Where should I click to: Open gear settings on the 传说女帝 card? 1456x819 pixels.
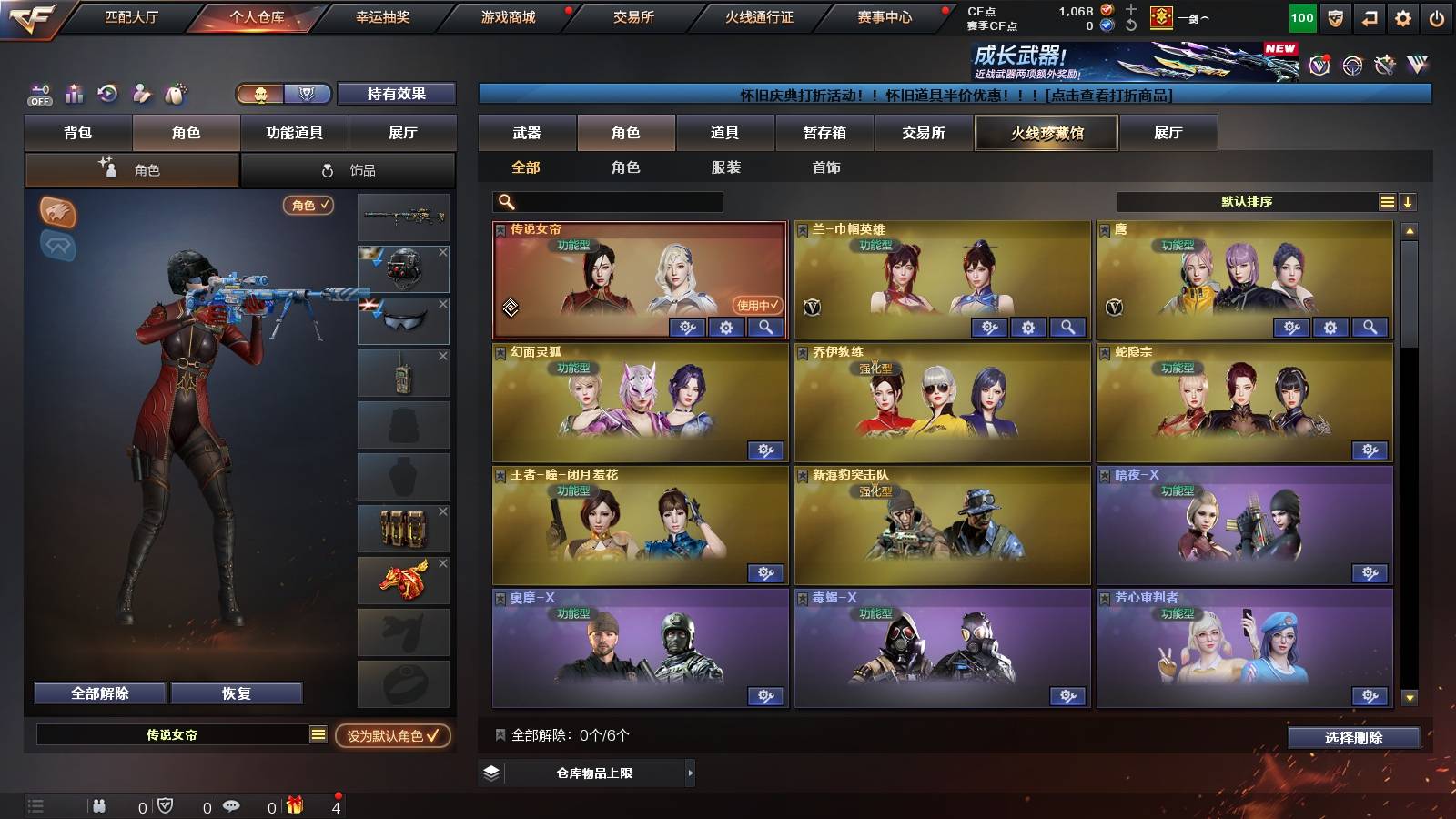point(725,328)
